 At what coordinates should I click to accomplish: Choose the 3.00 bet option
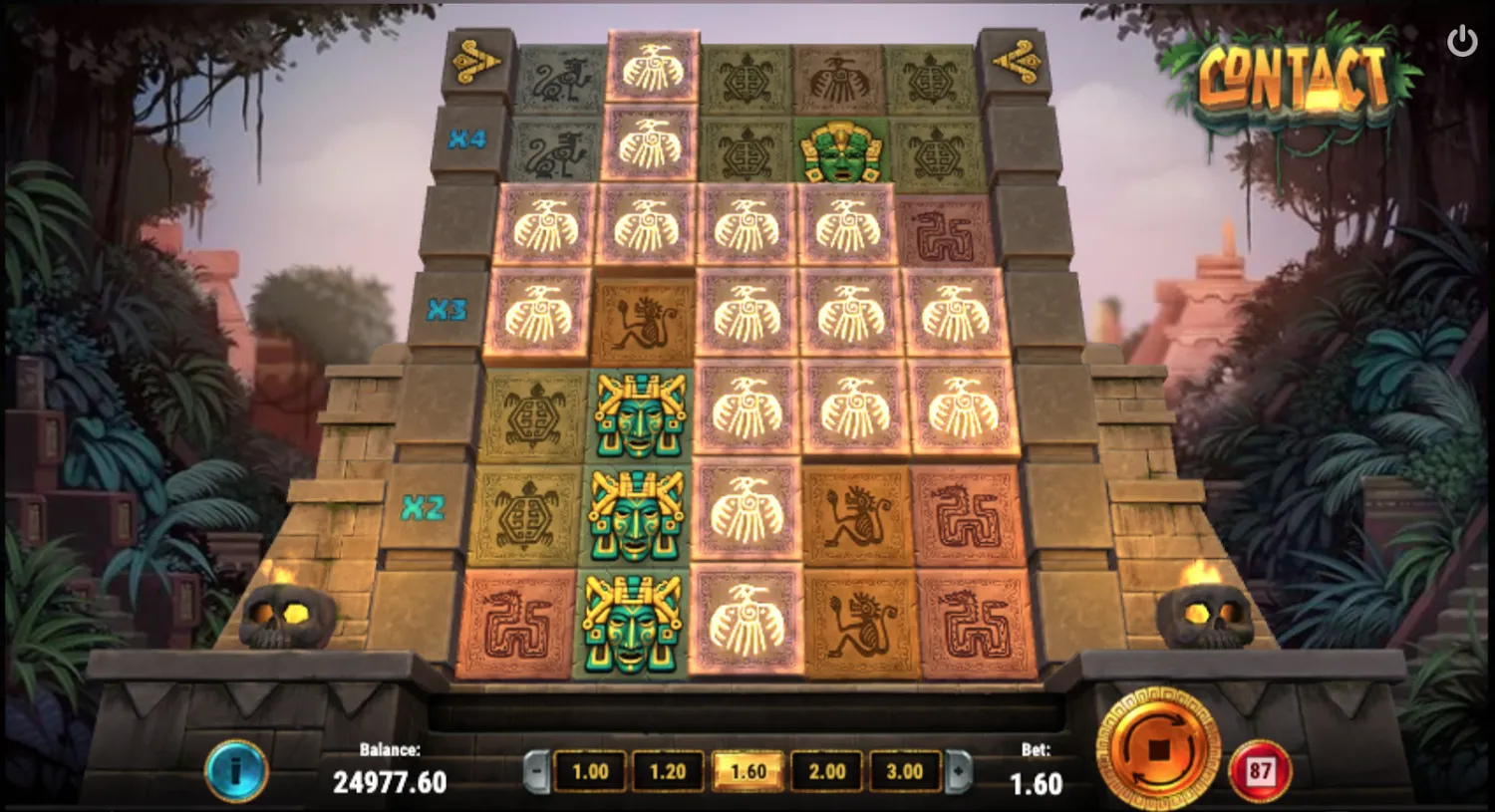click(903, 770)
